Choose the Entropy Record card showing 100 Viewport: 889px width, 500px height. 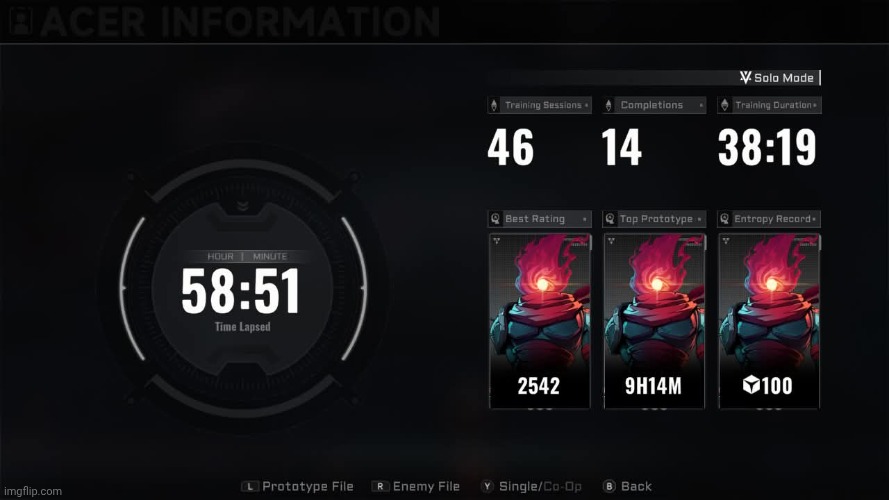(x=769, y=321)
